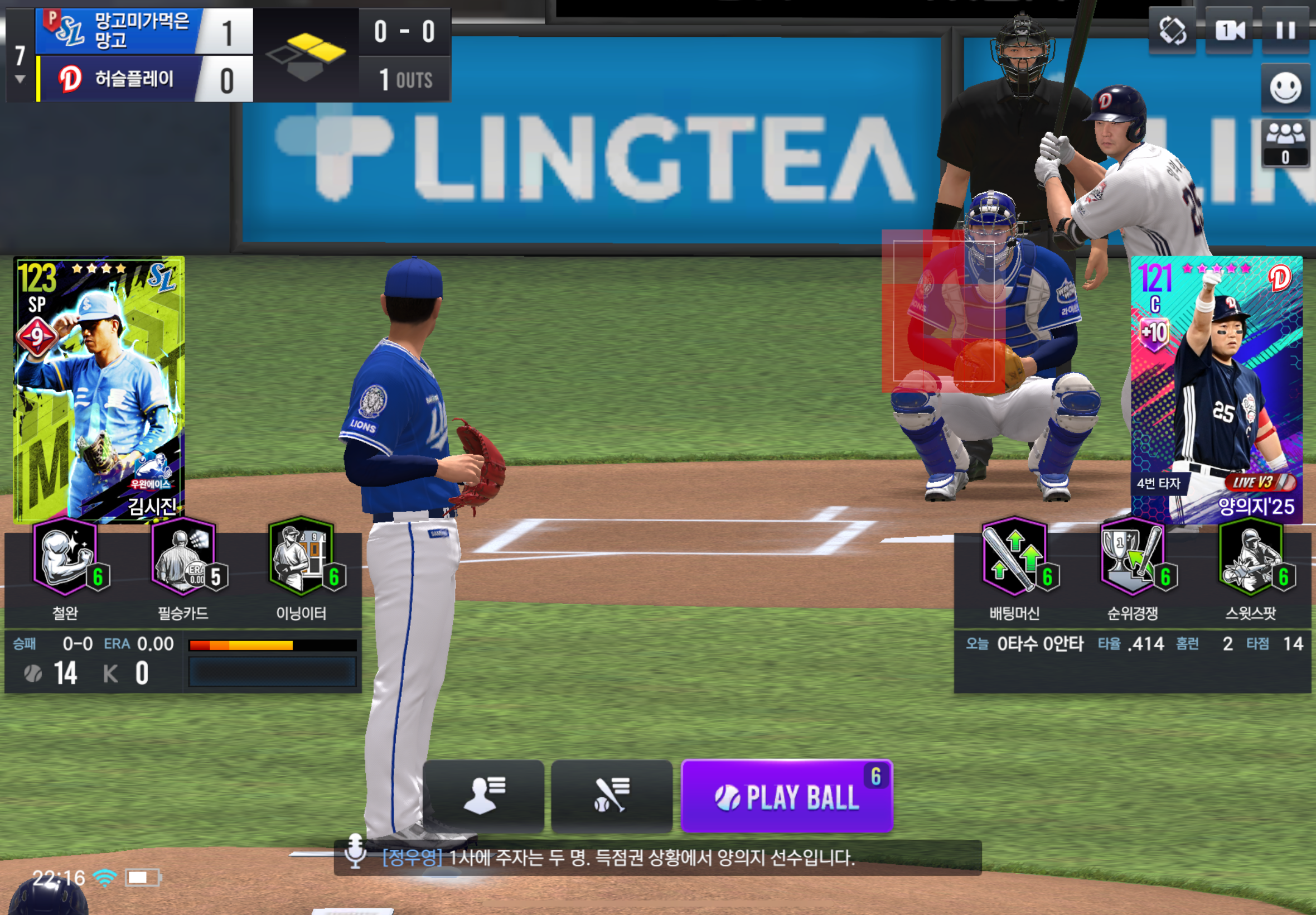Screen dimensions: 1316x915
Task: Open the smiley emoticon menu
Action: [1285, 88]
